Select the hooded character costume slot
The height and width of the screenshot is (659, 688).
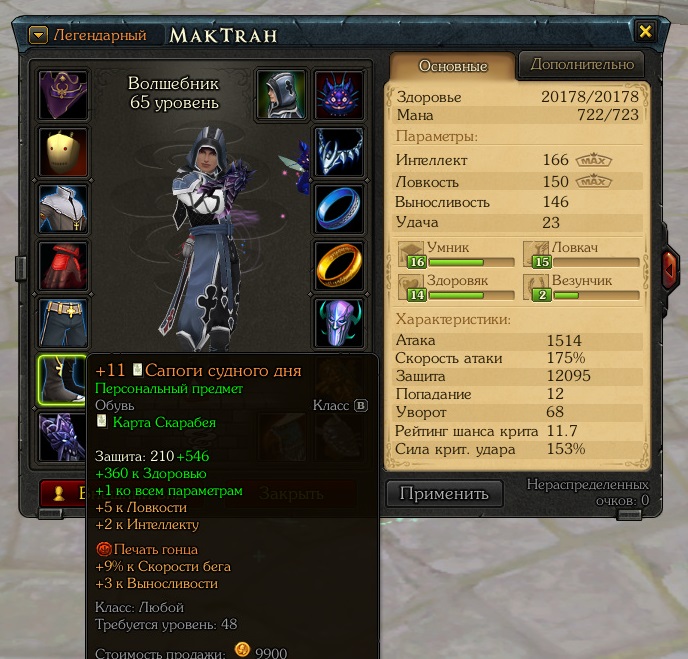tap(282, 95)
